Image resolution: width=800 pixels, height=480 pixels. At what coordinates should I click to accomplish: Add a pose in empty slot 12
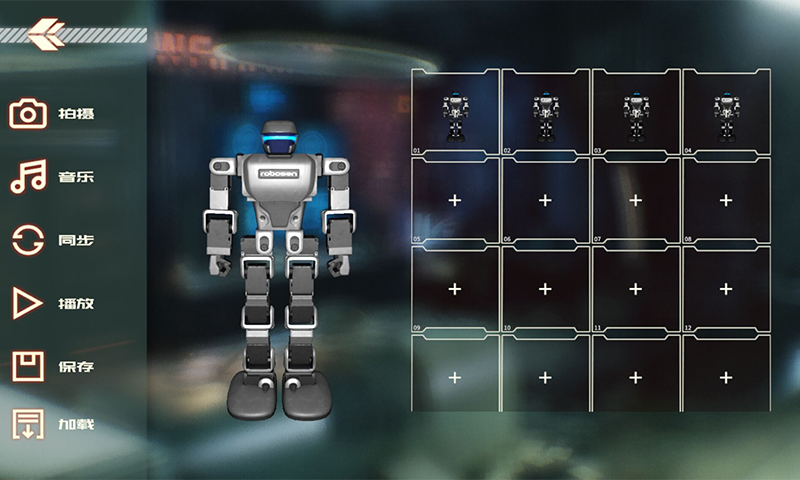(726, 289)
